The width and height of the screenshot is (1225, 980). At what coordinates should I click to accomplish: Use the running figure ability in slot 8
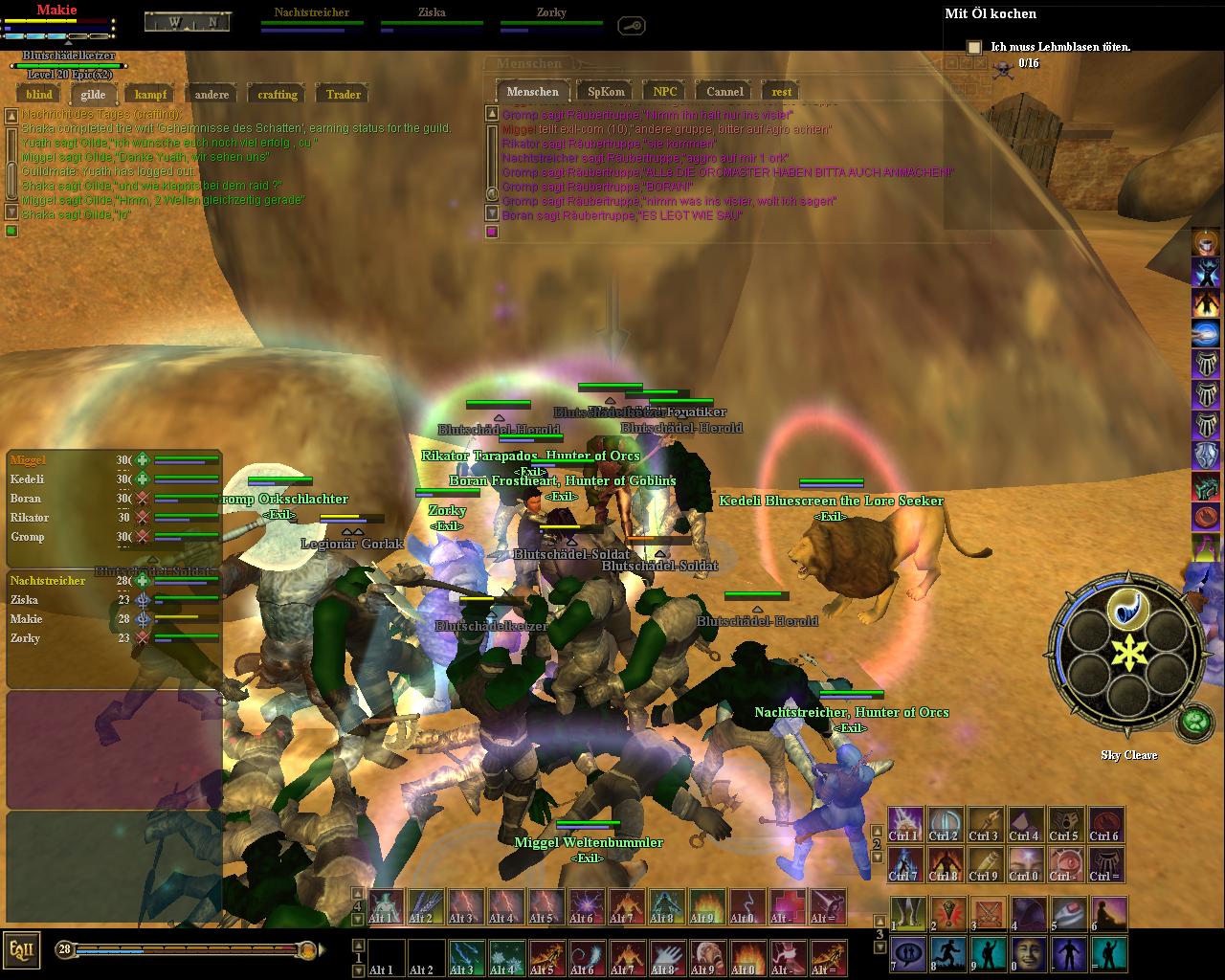(x=948, y=953)
